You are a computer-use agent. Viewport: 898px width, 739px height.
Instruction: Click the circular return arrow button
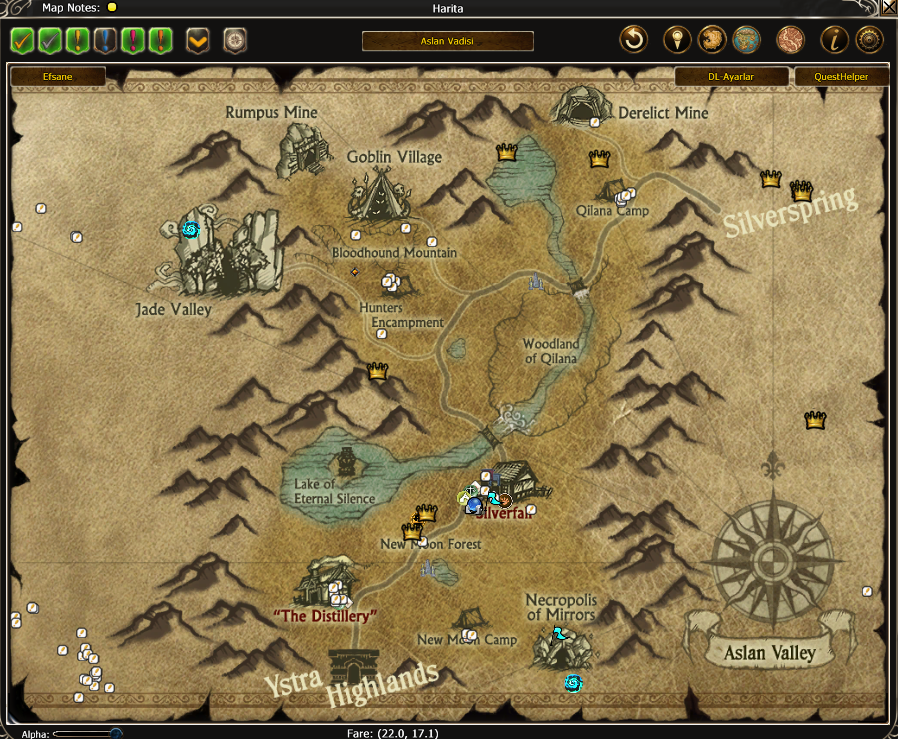634,40
